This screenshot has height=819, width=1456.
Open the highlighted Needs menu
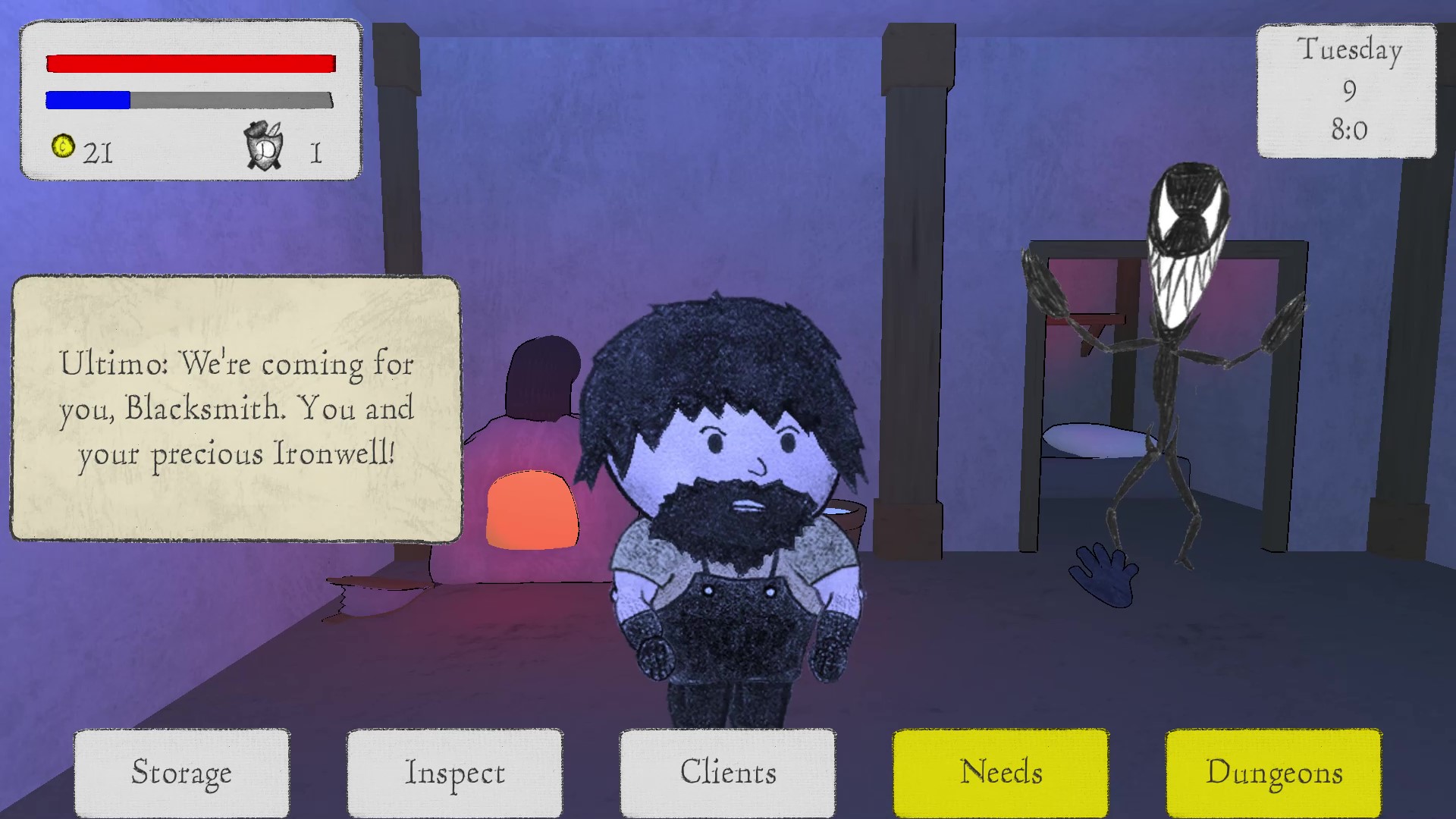coord(1001,772)
